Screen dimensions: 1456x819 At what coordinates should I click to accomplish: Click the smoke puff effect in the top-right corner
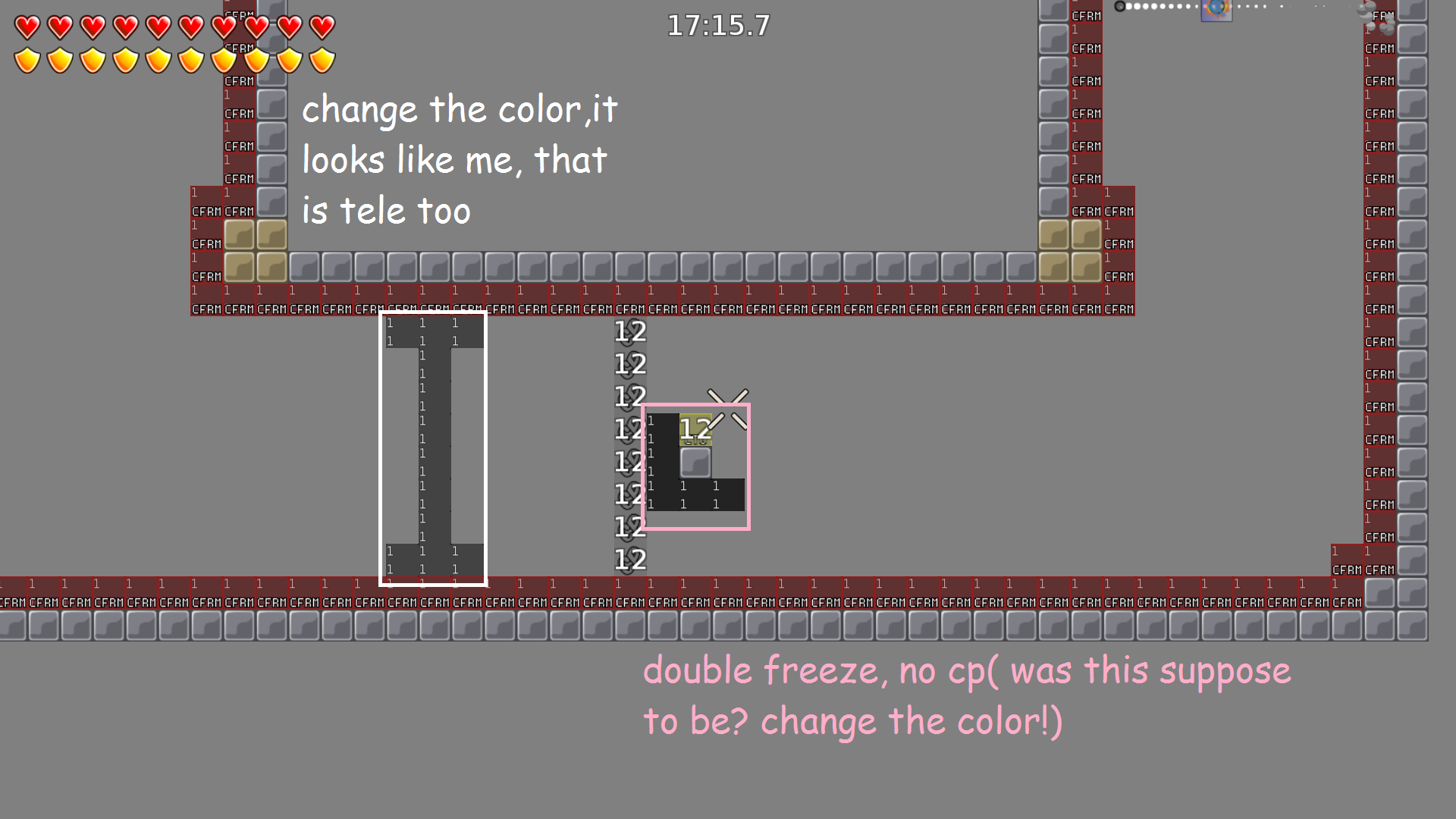pos(1373,17)
